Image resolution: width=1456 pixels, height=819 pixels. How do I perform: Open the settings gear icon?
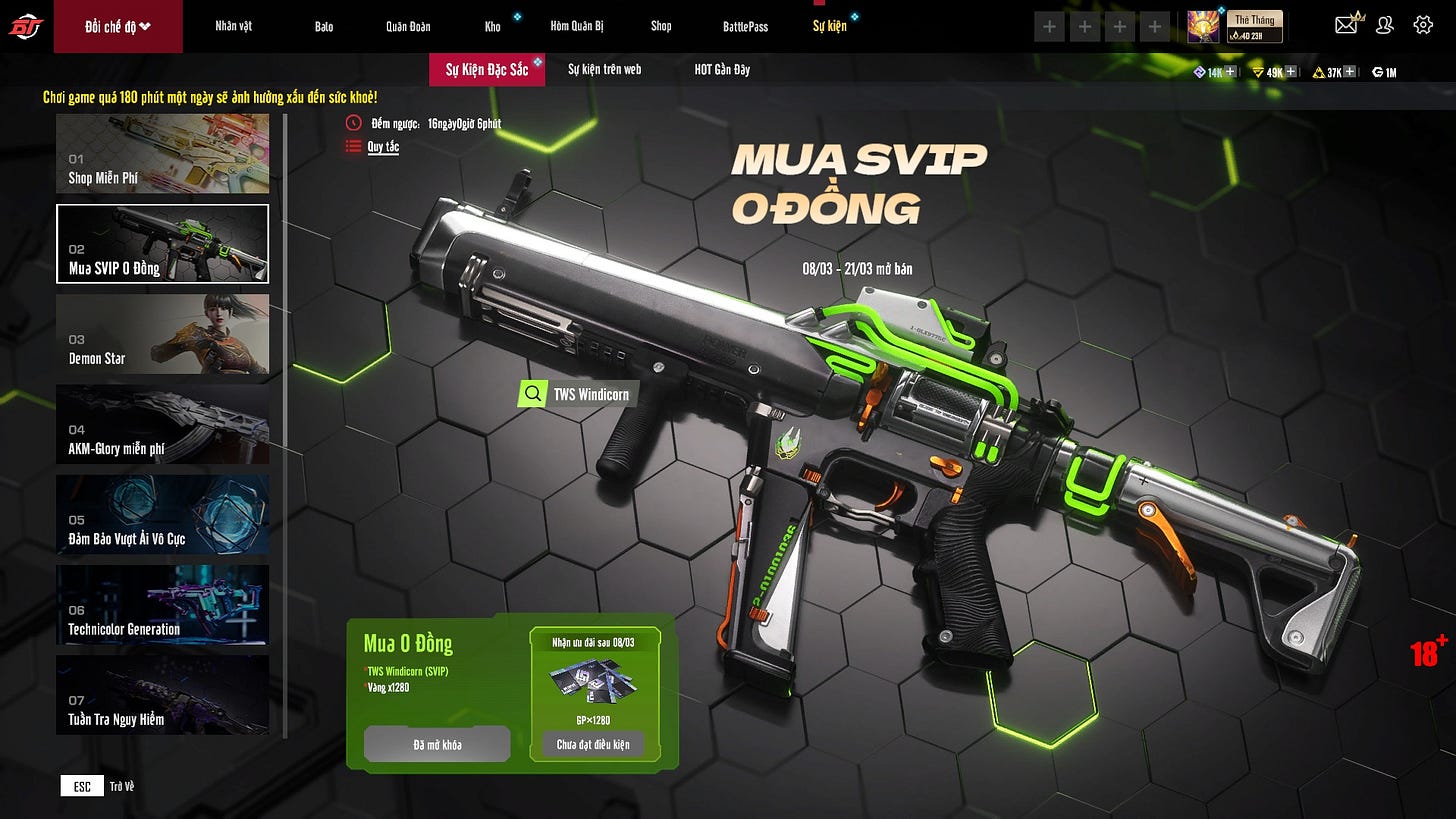tap(1423, 25)
